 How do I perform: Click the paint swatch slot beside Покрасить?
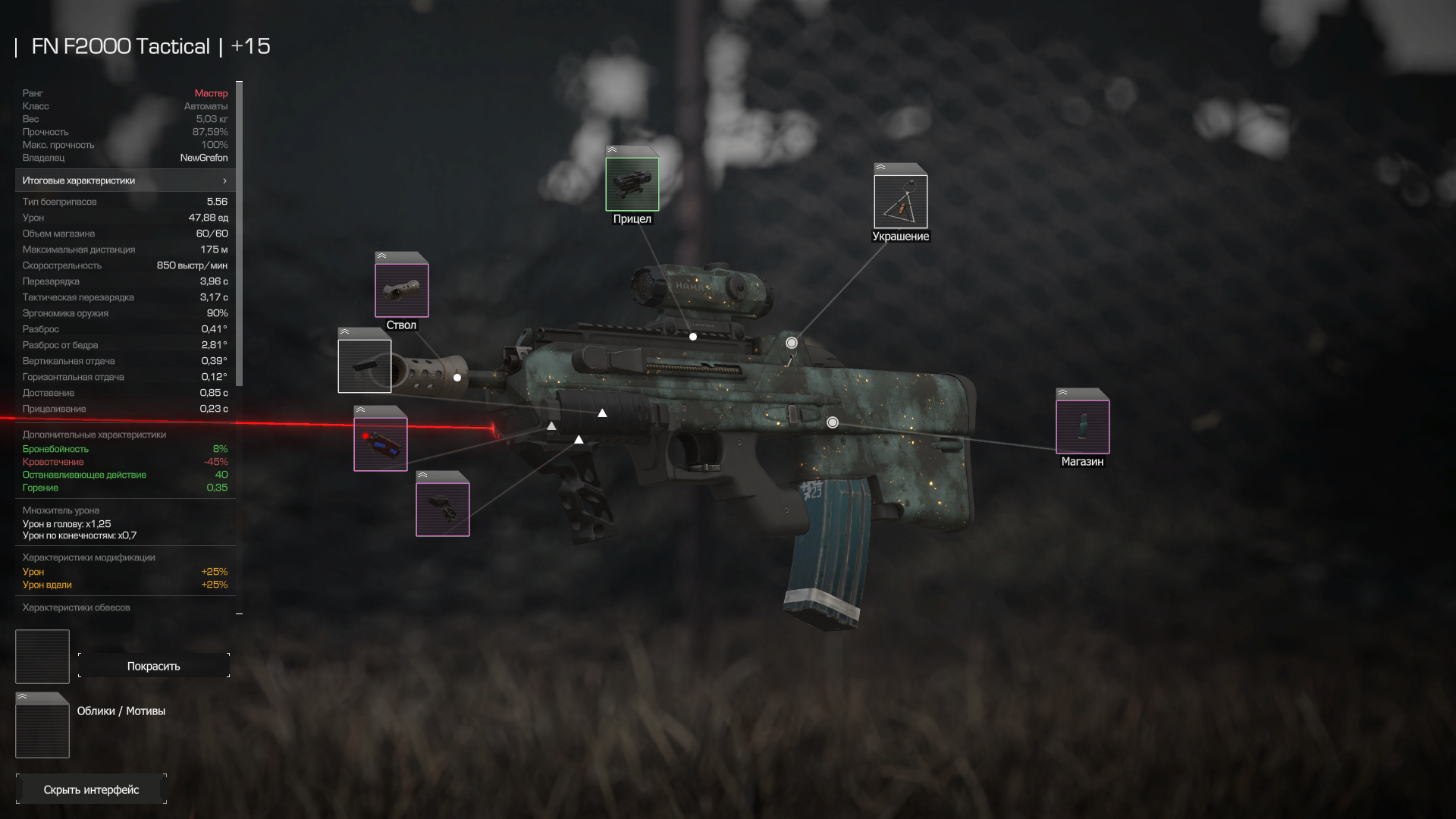click(x=42, y=657)
